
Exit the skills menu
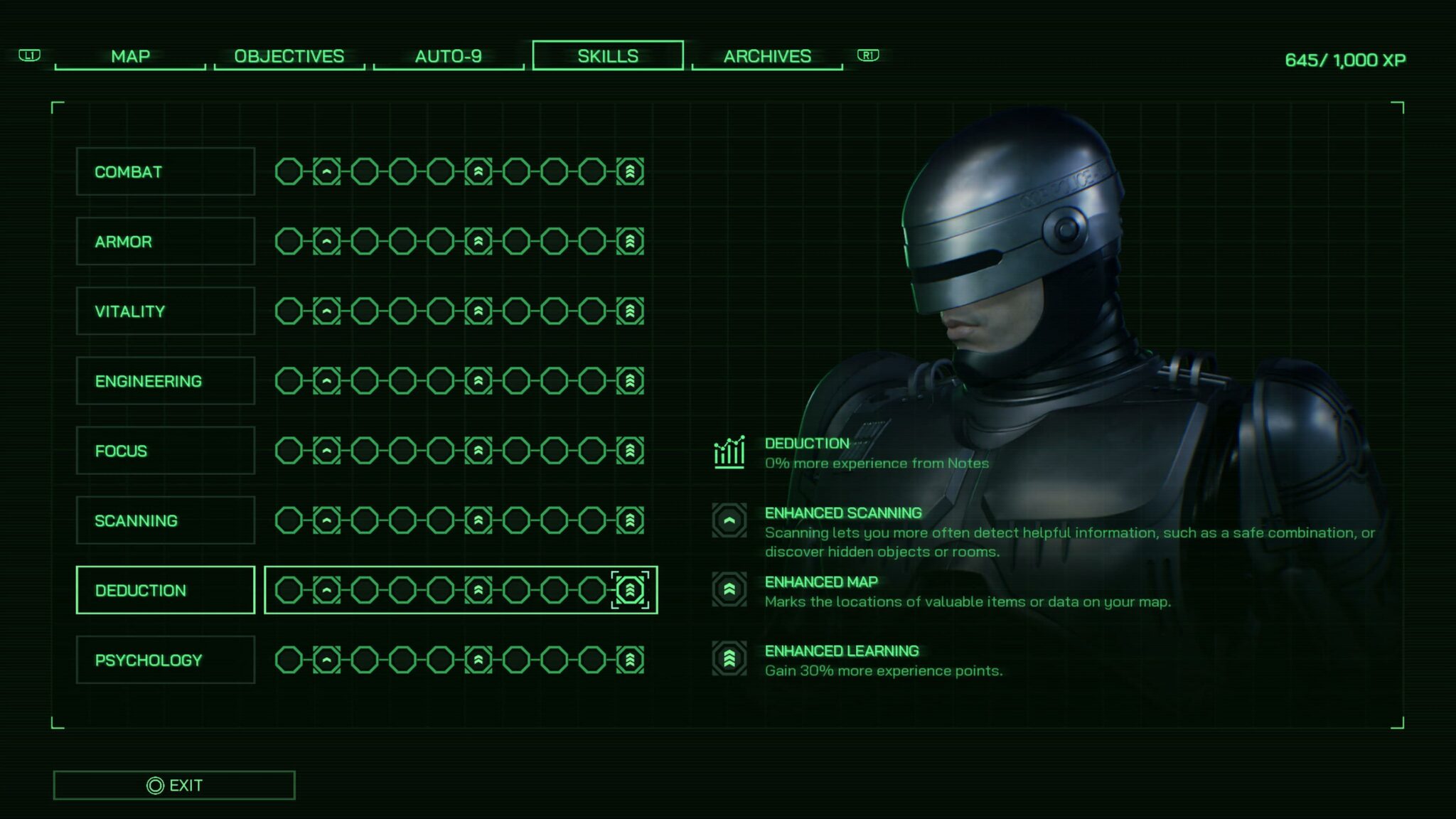tap(174, 786)
